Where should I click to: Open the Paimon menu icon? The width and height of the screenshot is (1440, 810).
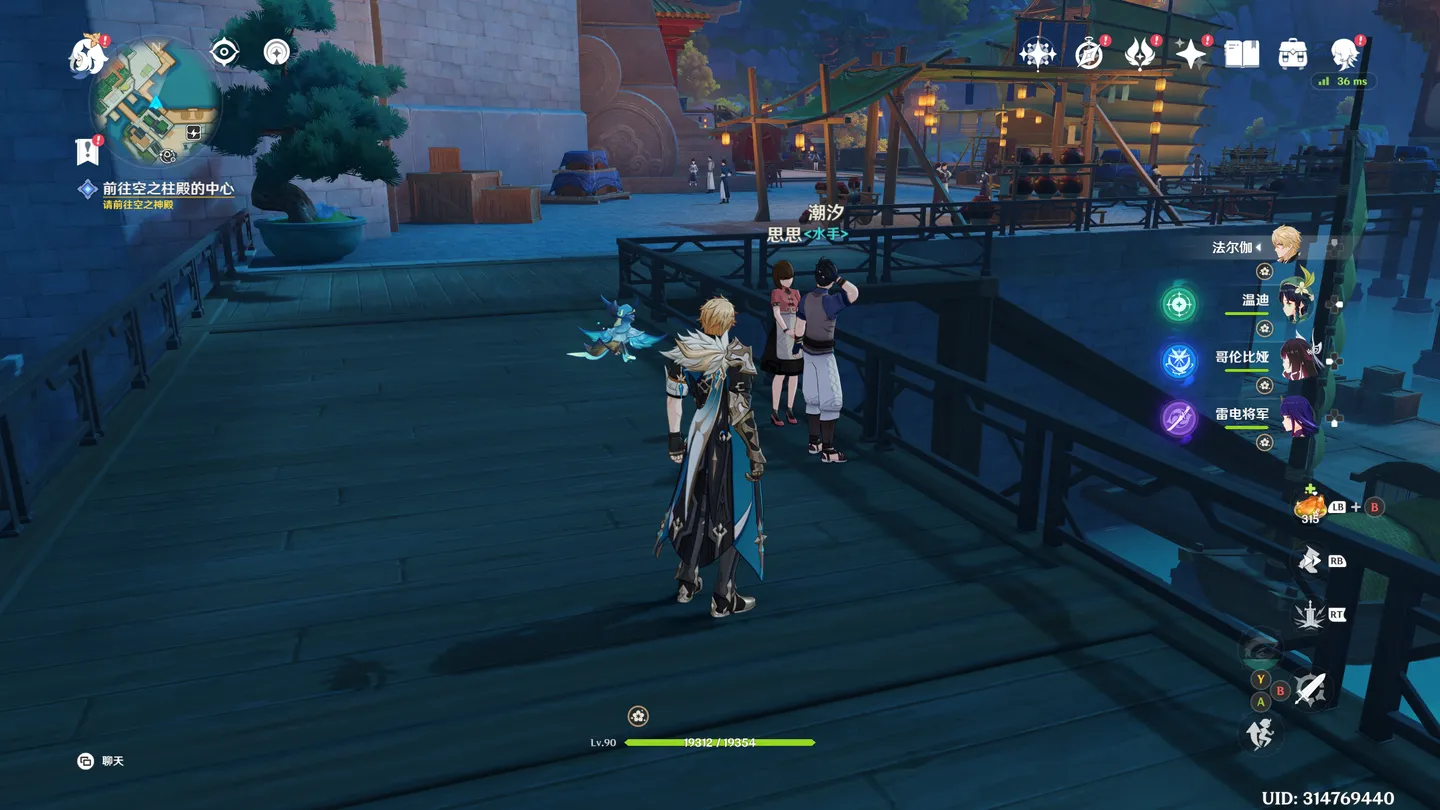coord(88,54)
